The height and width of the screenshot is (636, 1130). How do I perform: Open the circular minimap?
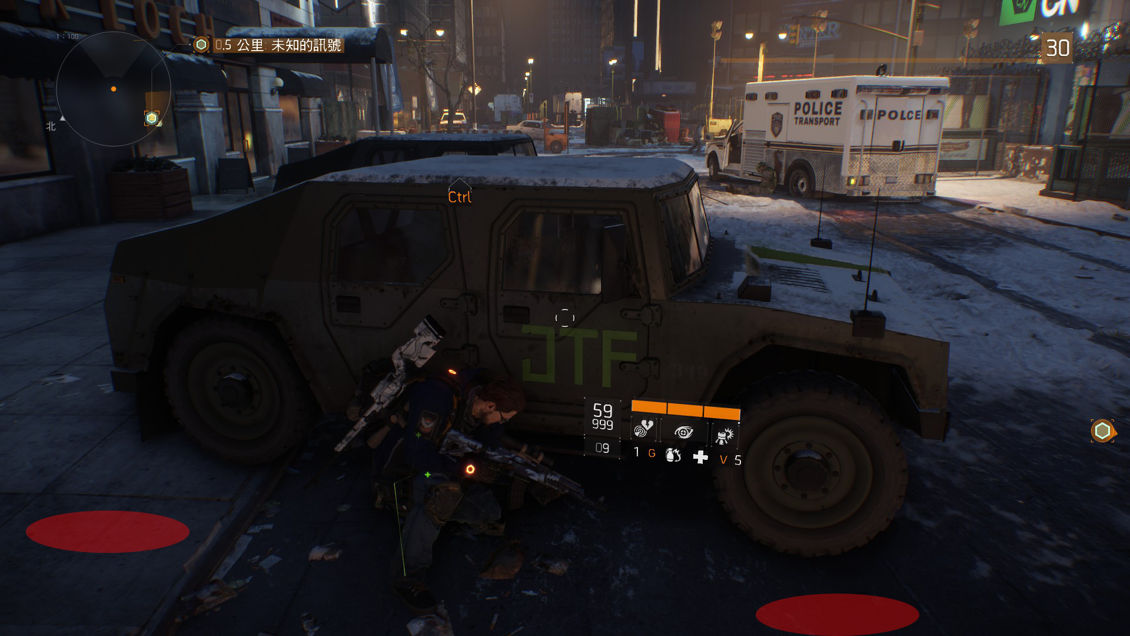coord(113,89)
